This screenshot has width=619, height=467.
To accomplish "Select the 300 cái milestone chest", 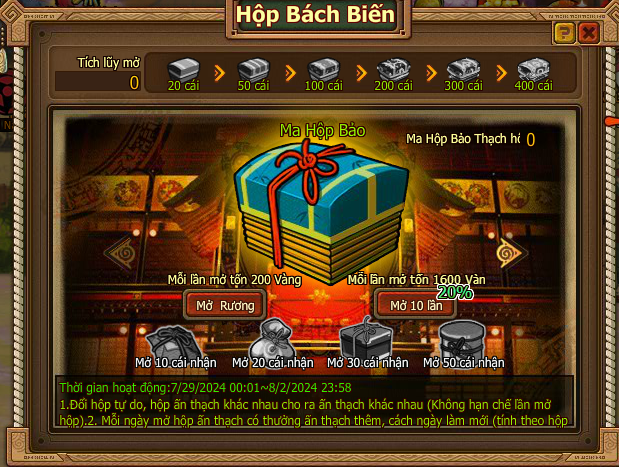I will [462, 69].
